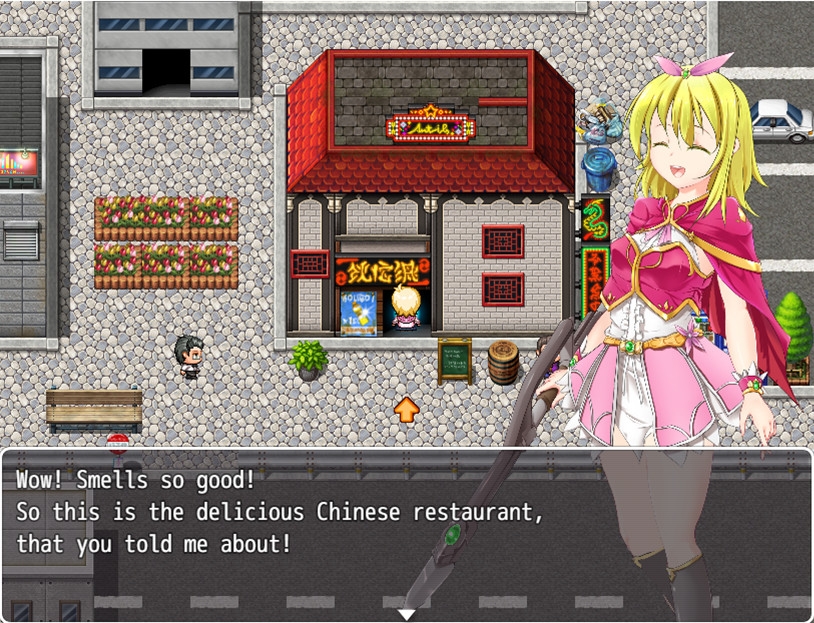814x623 pixels.
Task: Click the white dialogue continue arrow
Action: 406,614
